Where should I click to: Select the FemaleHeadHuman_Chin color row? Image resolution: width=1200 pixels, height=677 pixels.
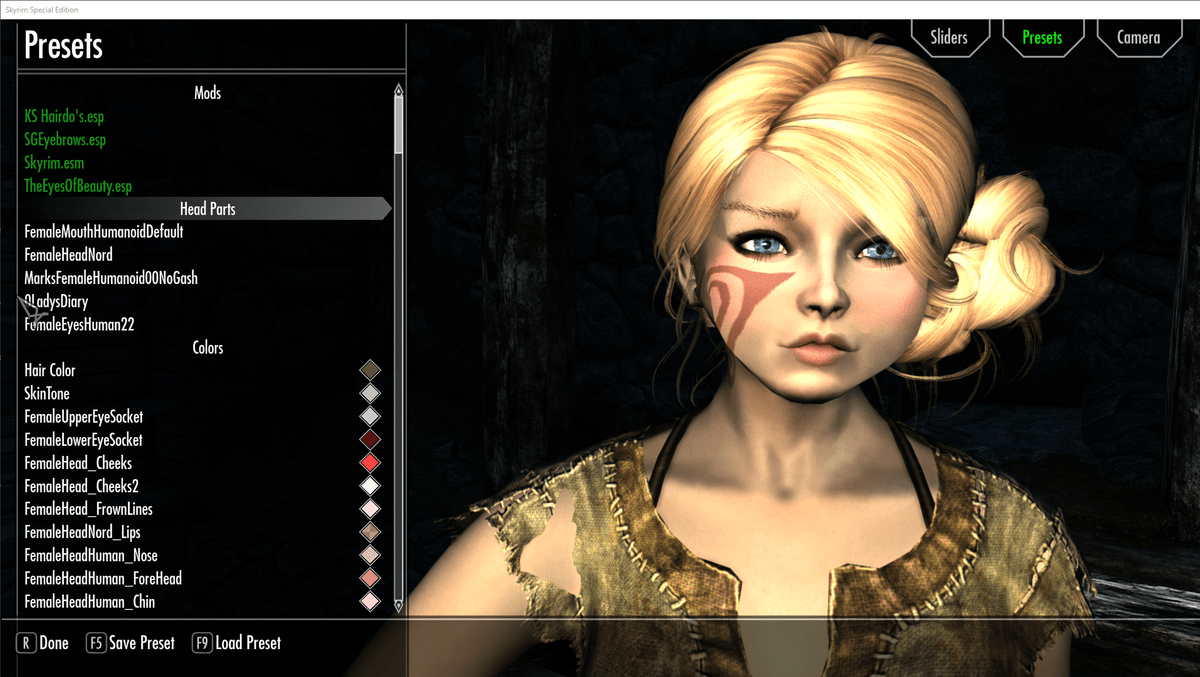[x=90, y=602]
